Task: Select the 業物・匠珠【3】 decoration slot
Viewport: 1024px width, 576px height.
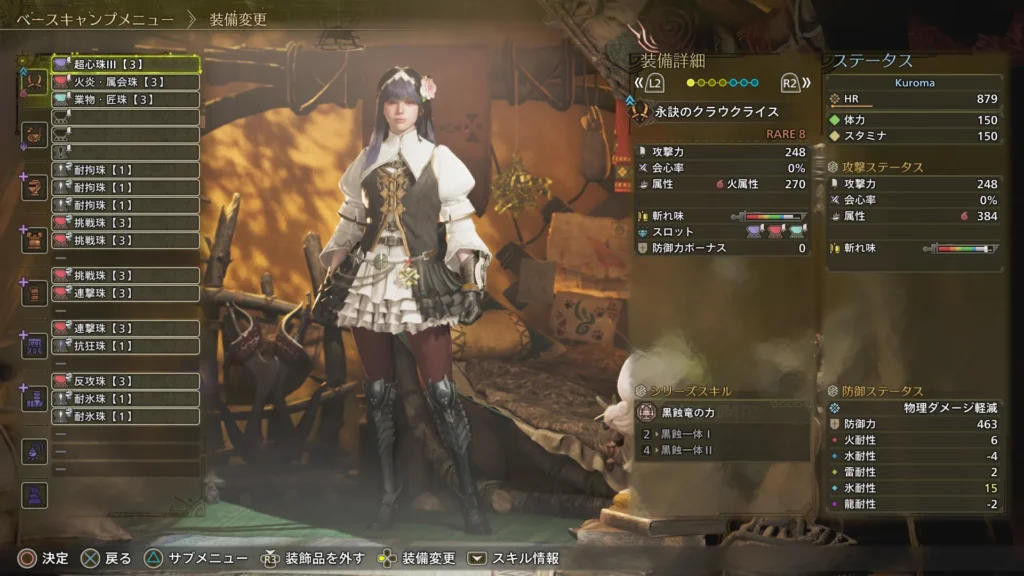Action: [125, 100]
